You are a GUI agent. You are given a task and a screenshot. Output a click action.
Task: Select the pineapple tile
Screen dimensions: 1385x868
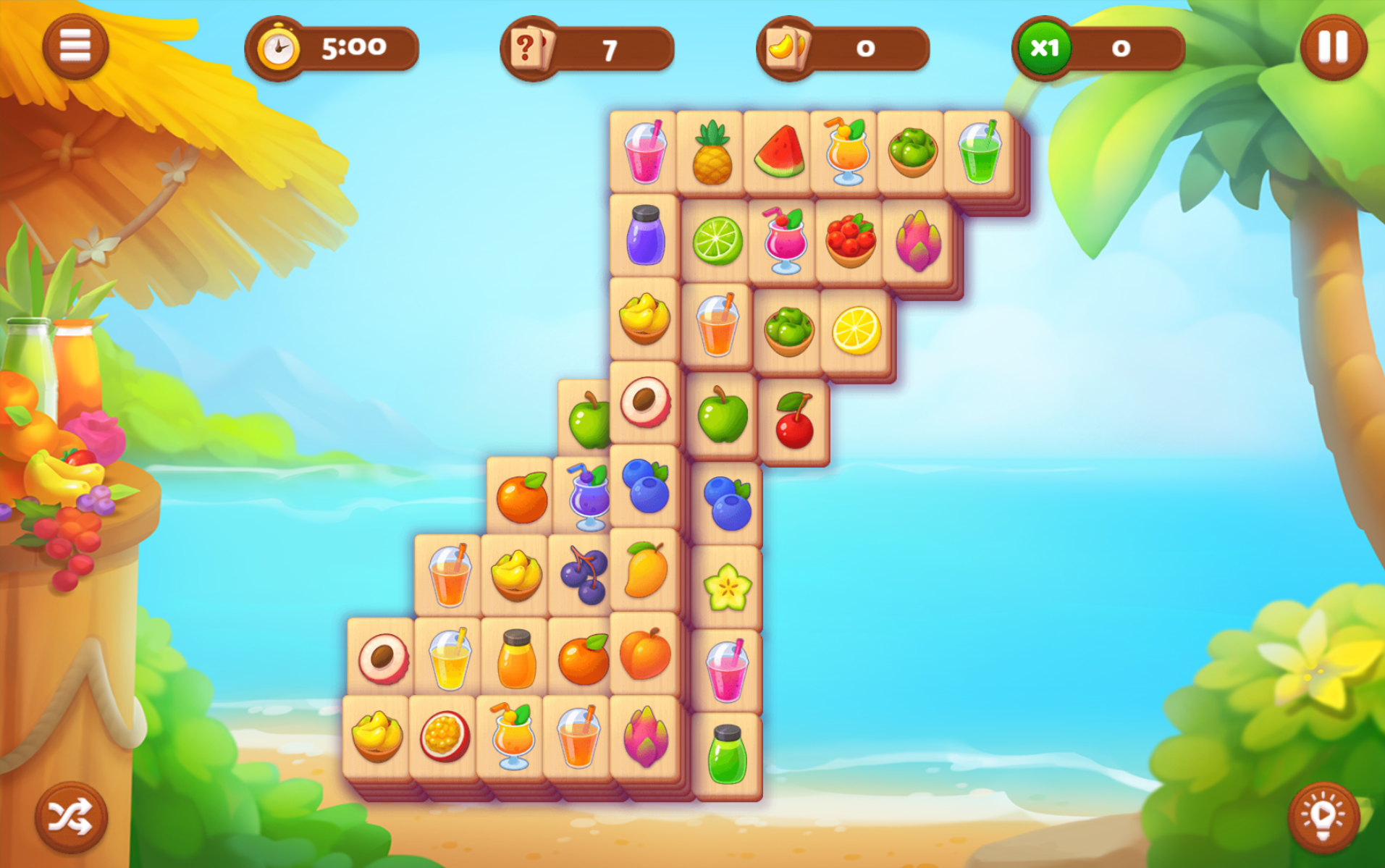[711, 153]
